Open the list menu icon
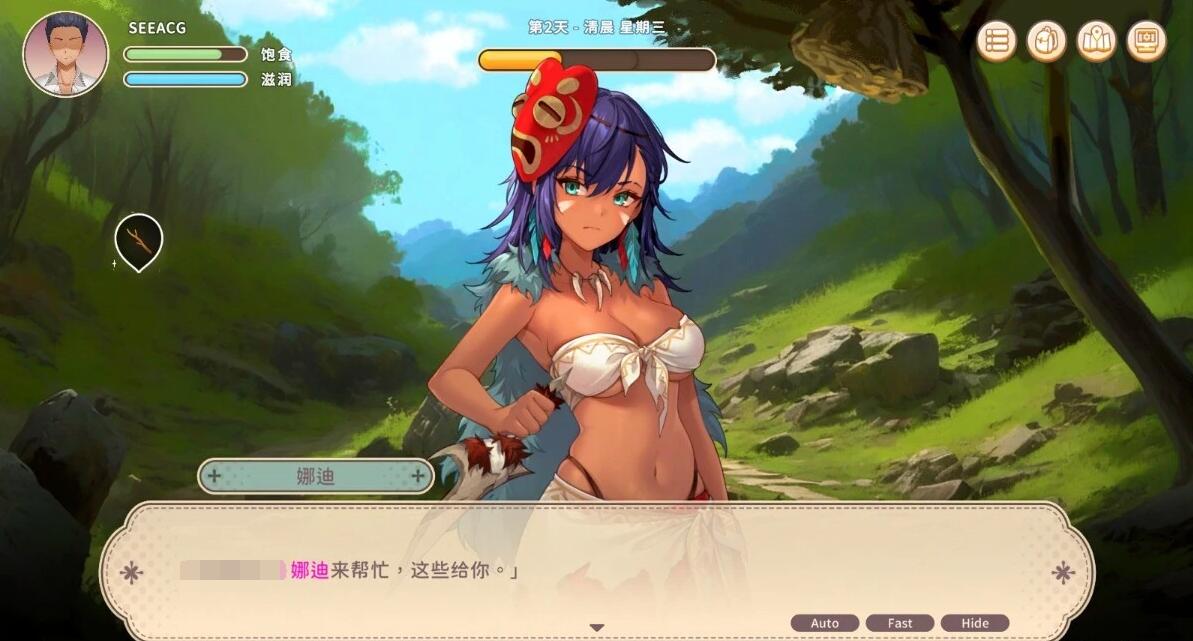This screenshot has width=1193, height=641. 996,41
